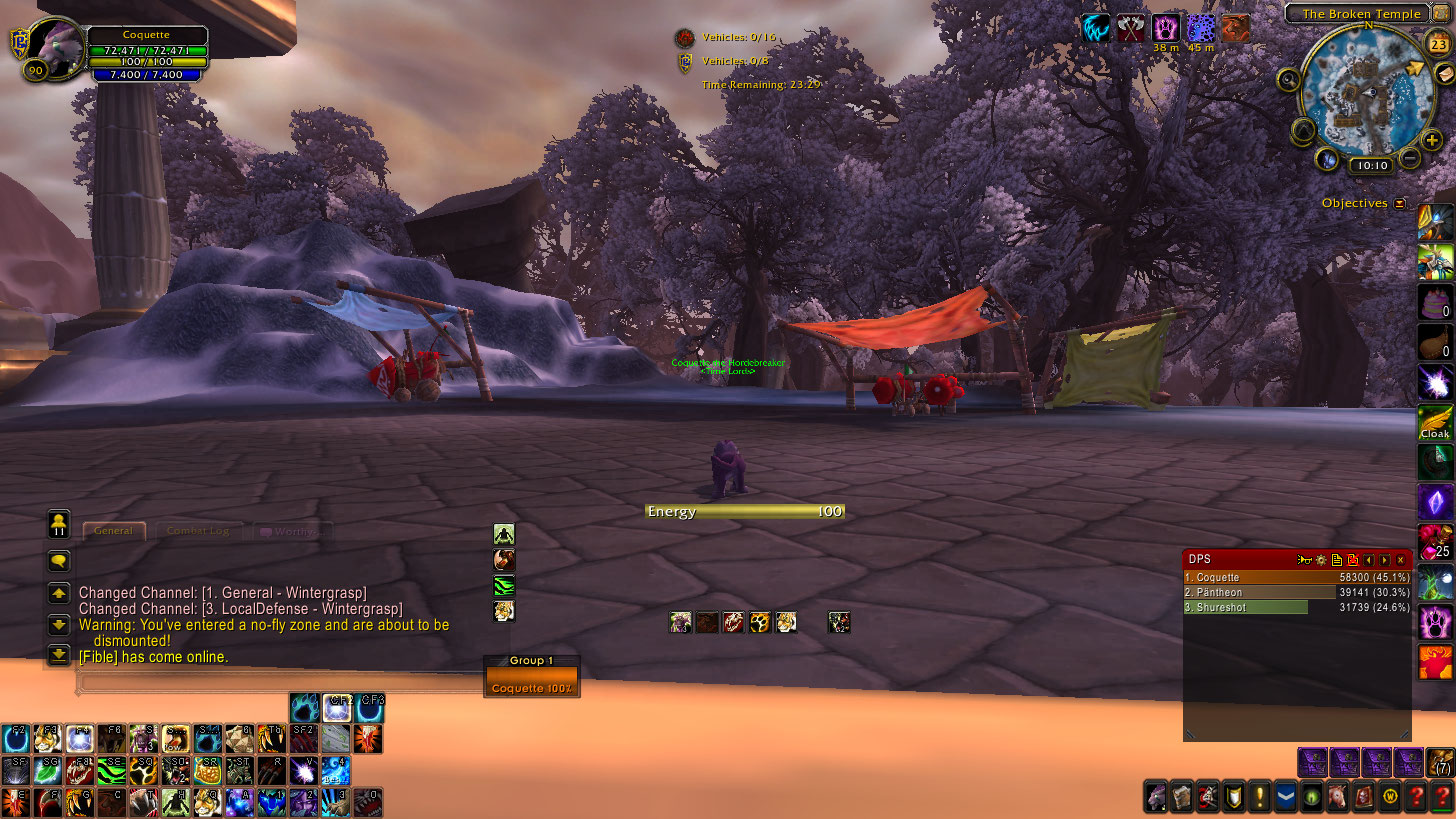This screenshot has width=1456, height=819.
Task: Switch to the Combat Log tab
Action: tap(198, 531)
